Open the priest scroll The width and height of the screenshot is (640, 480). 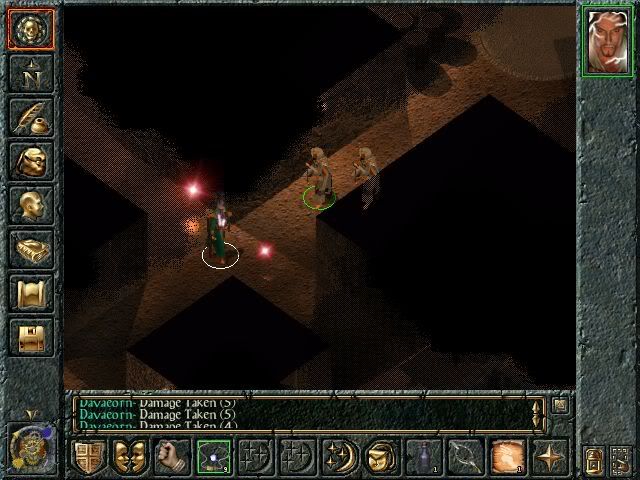30,292
